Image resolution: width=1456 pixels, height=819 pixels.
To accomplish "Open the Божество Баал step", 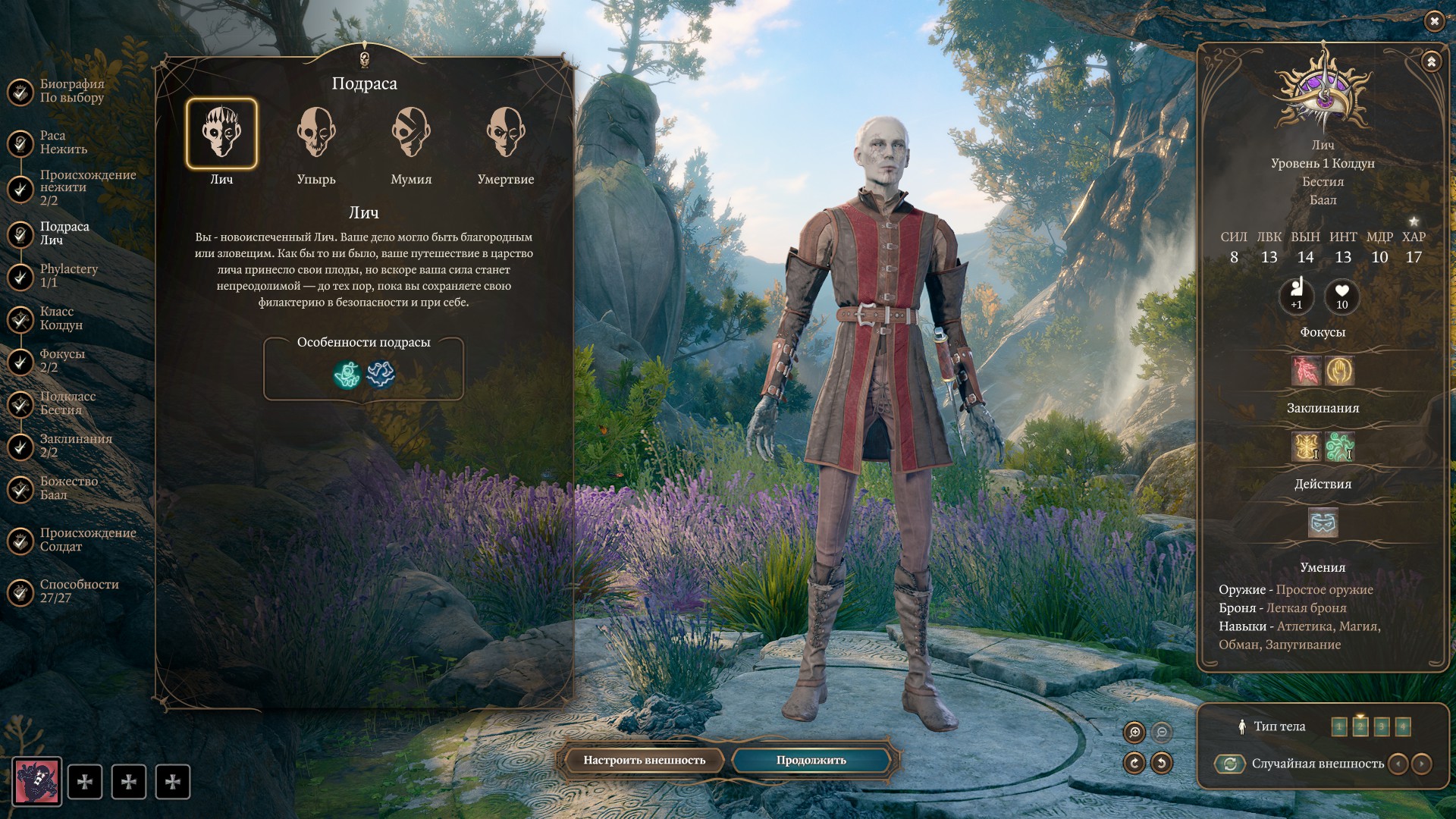I will click(68, 488).
